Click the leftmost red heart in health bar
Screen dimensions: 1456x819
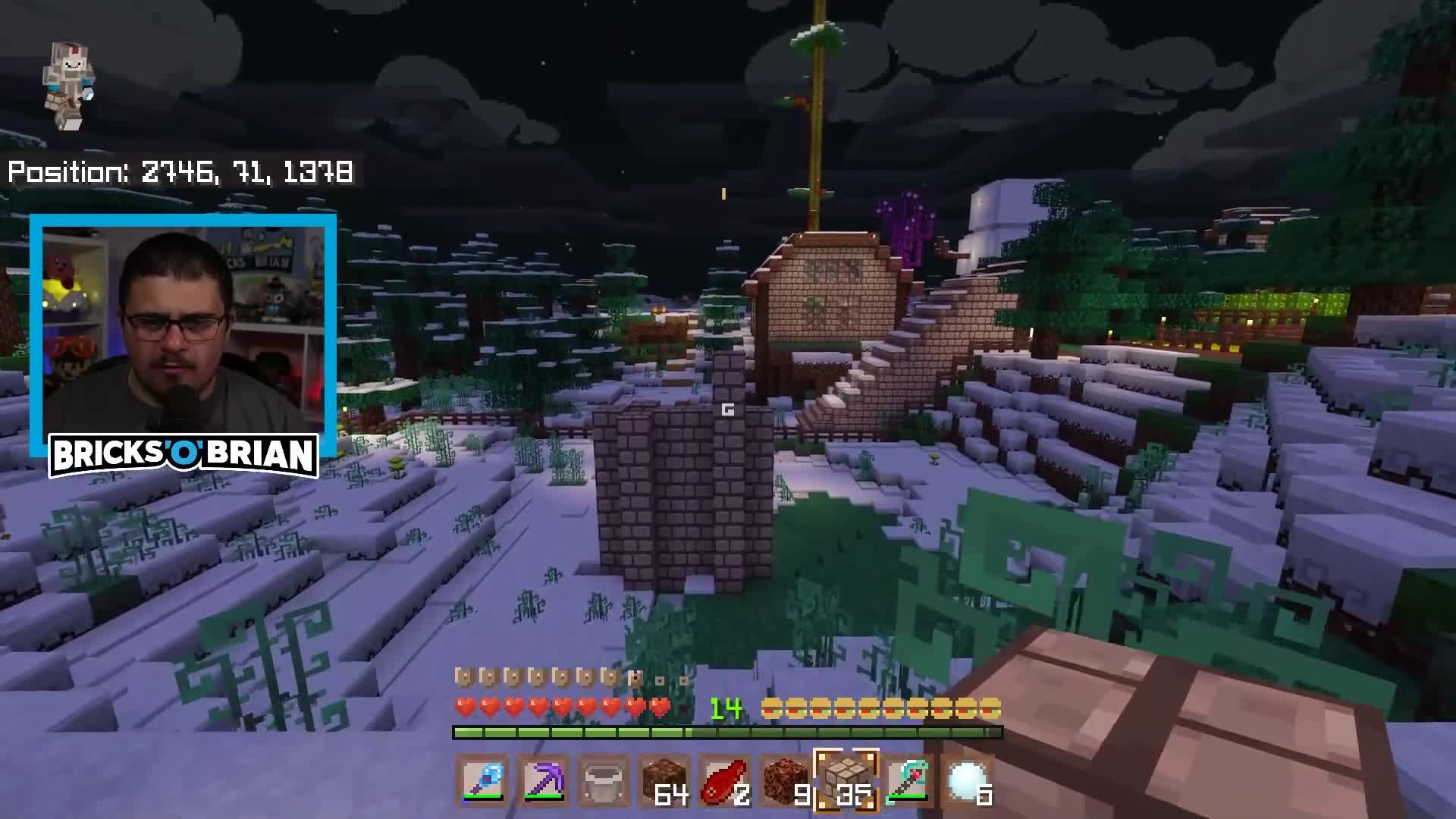(464, 707)
